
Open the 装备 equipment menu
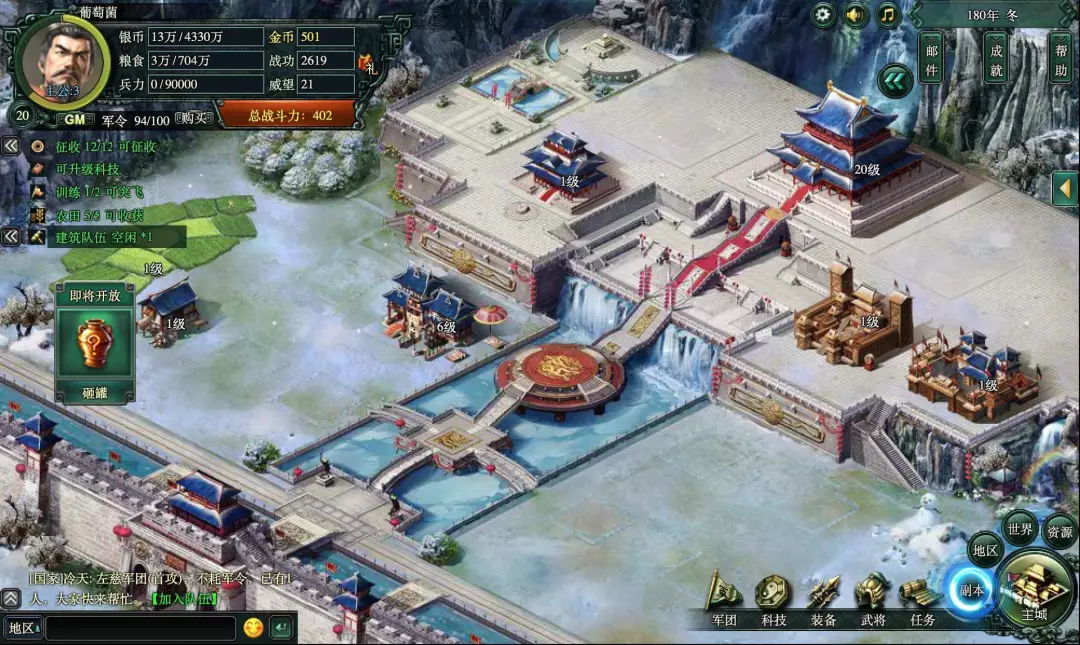(x=823, y=601)
